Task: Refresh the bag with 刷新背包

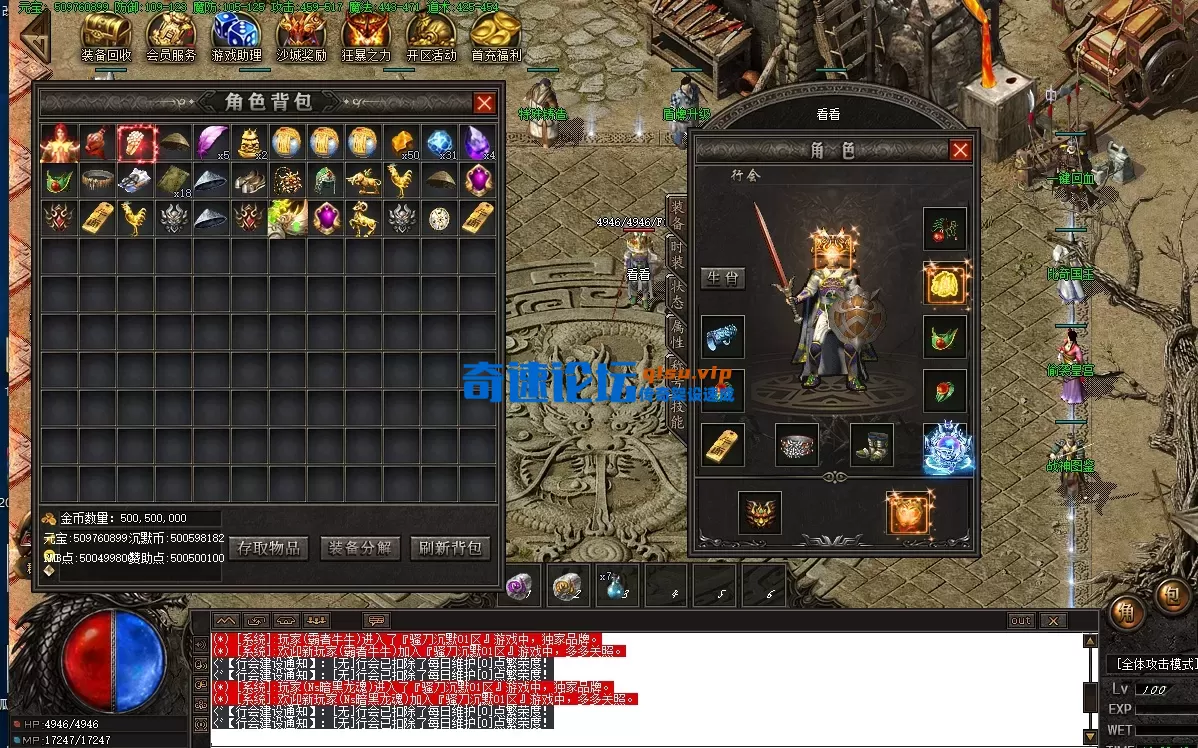Action: click(450, 548)
